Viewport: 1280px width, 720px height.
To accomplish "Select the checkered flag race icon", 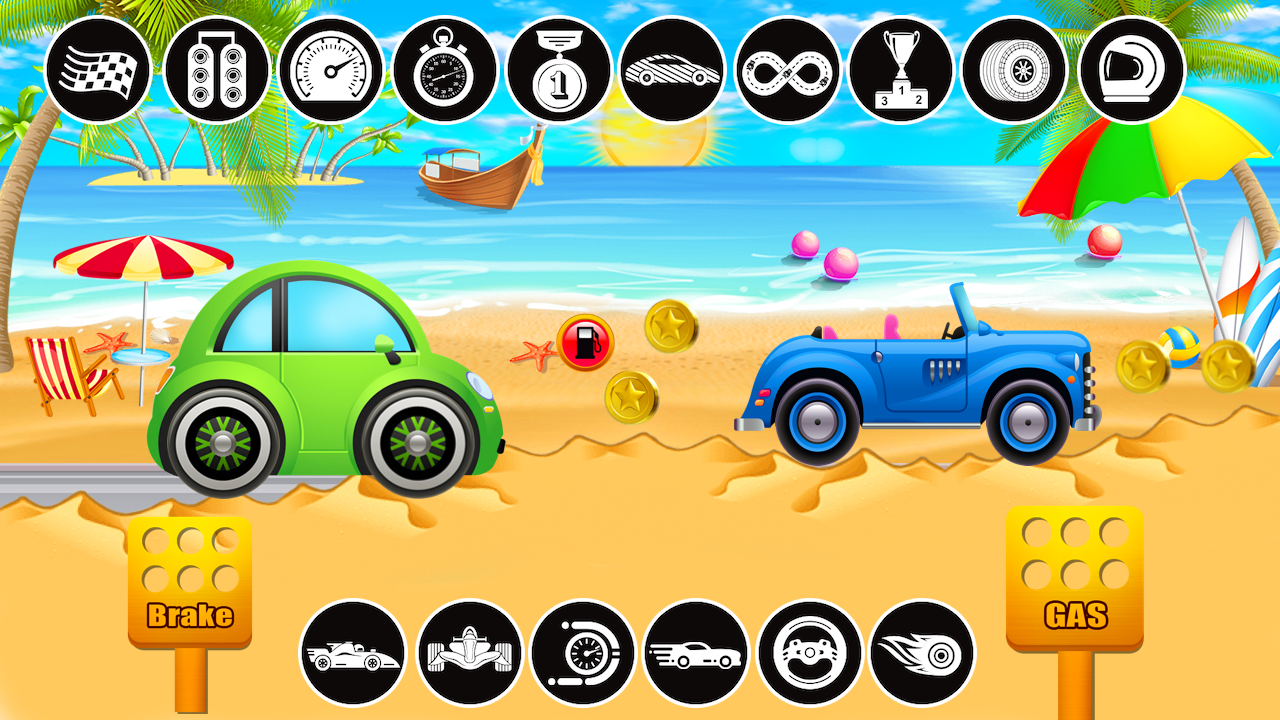I will click(96, 70).
